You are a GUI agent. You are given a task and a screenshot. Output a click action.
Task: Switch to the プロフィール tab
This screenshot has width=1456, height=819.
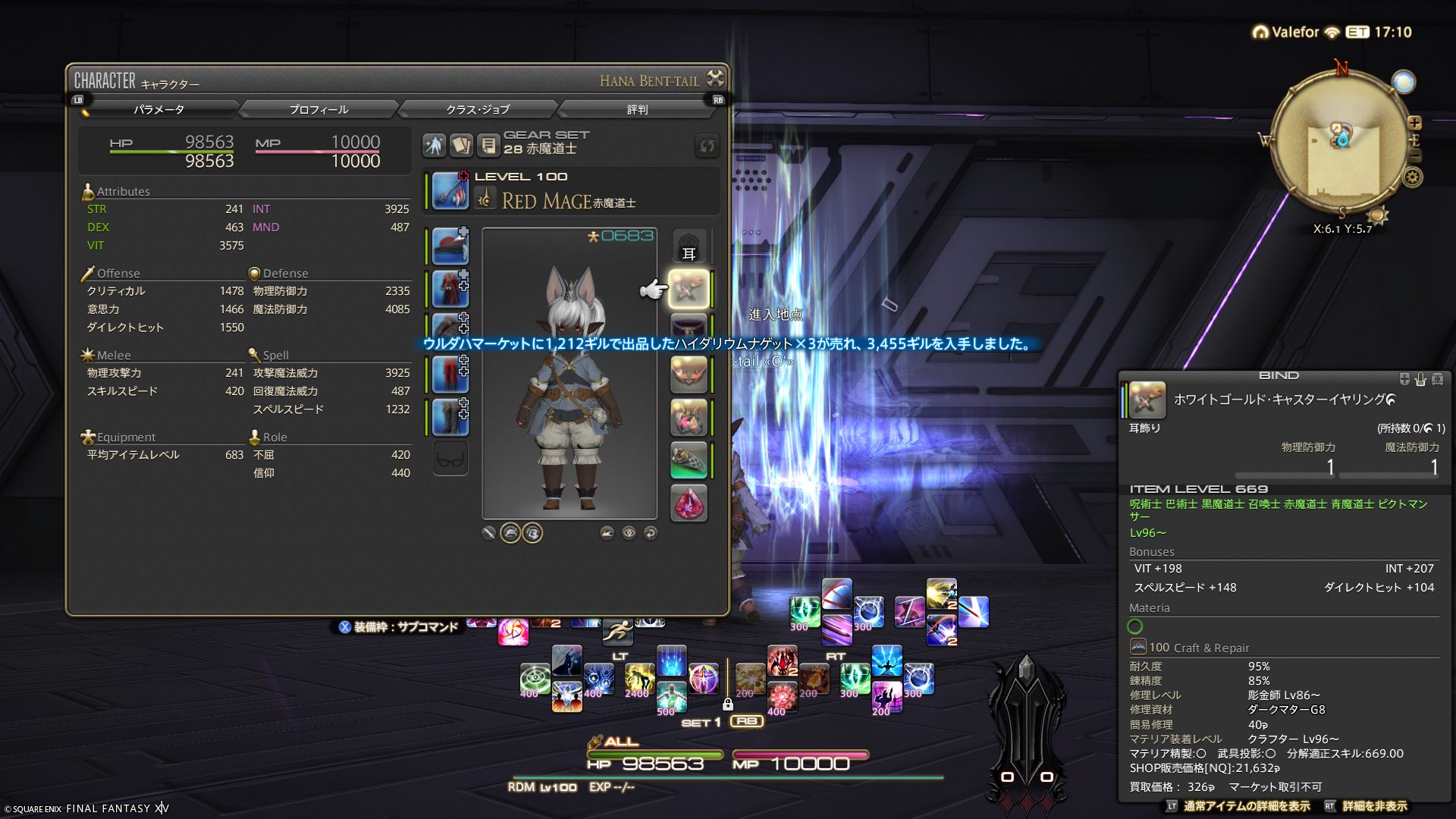coord(318,110)
